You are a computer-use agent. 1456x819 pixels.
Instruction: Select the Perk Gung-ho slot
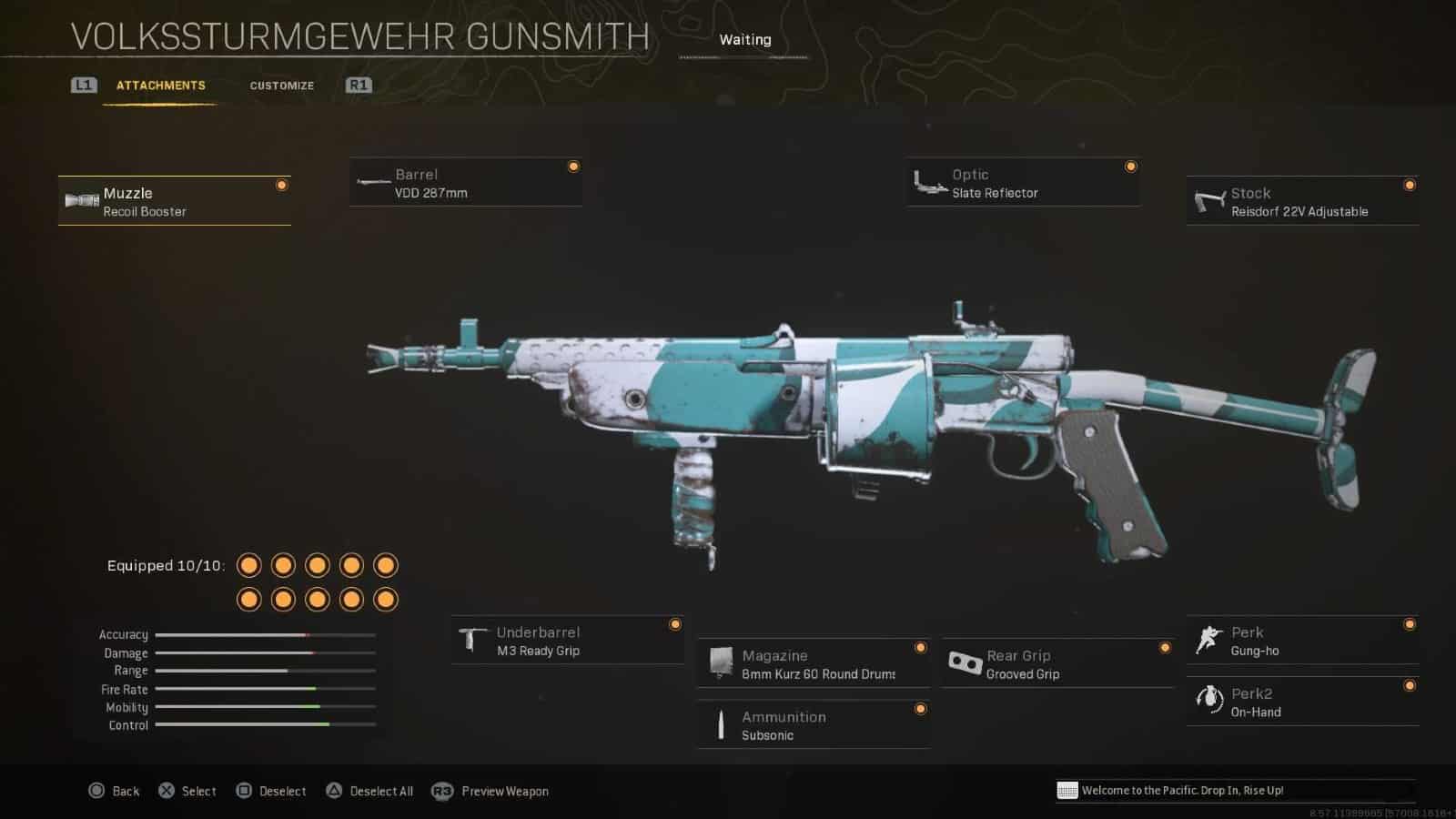coord(1302,641)
